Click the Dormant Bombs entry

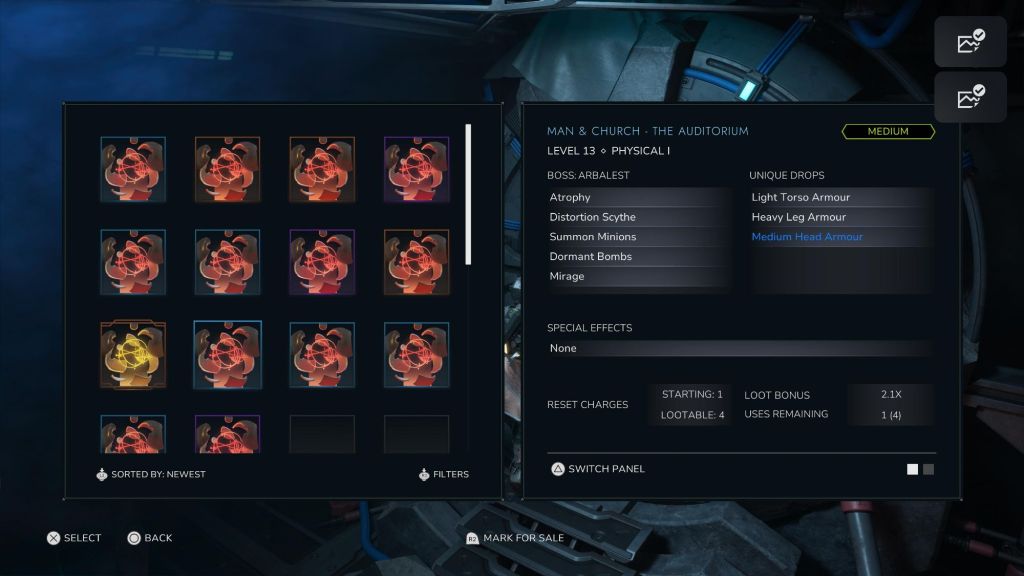(x=637, y=257)
